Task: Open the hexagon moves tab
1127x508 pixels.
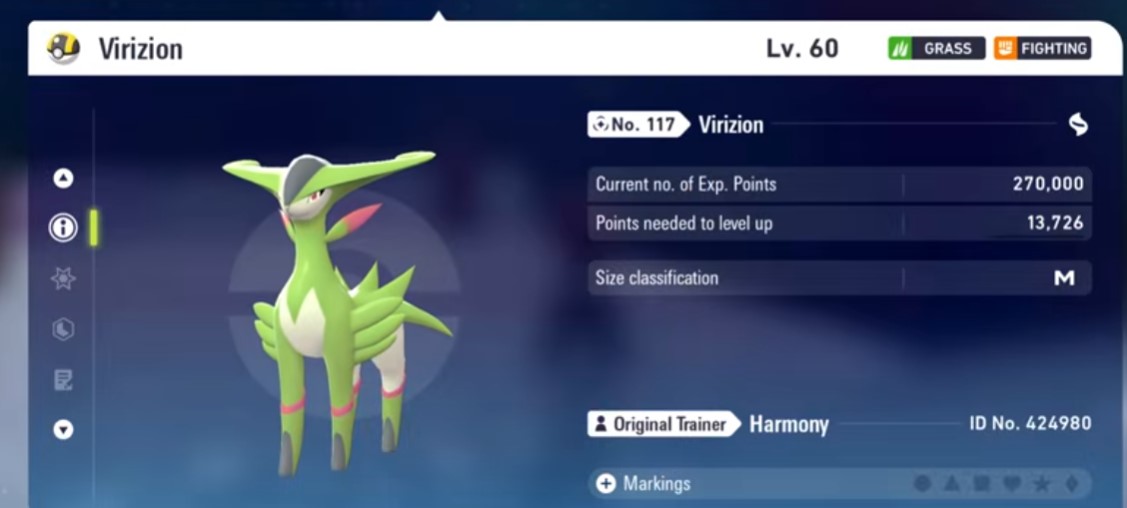Action: pyautogui.click(x=63, y=329)
